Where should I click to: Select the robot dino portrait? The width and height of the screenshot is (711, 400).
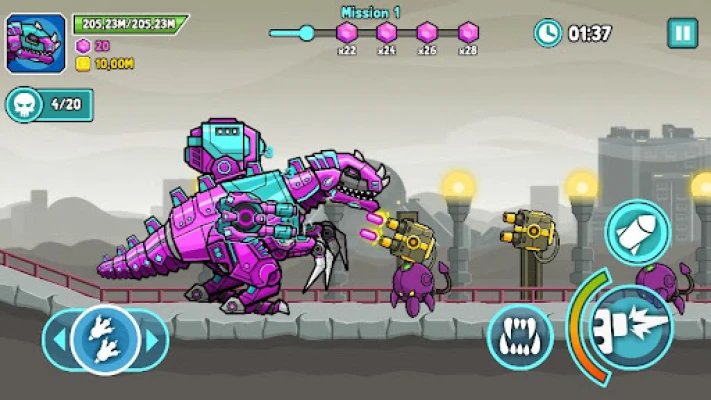coord(36,43)
